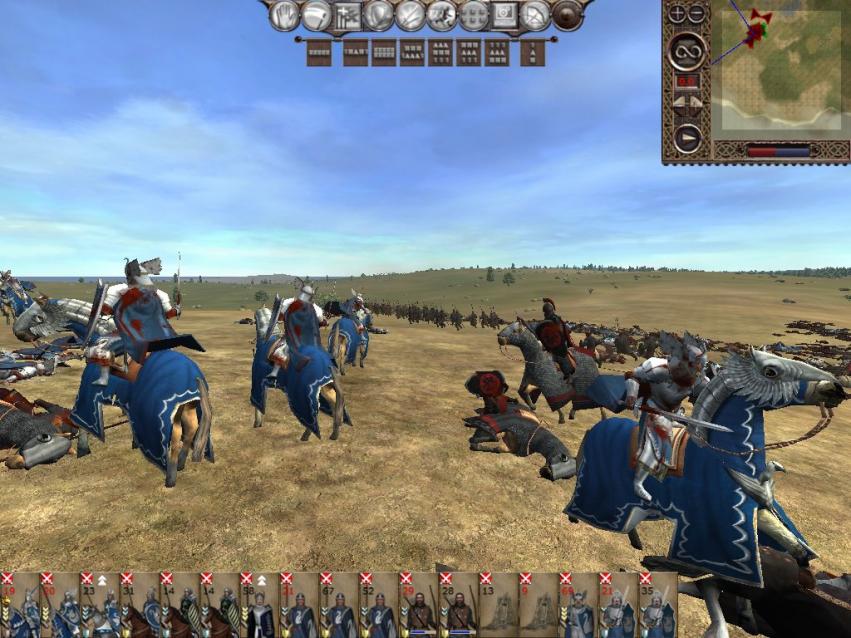This screenshot has width=851, height=638.
Task: Choose the single line formation banner
Action: 319,52
